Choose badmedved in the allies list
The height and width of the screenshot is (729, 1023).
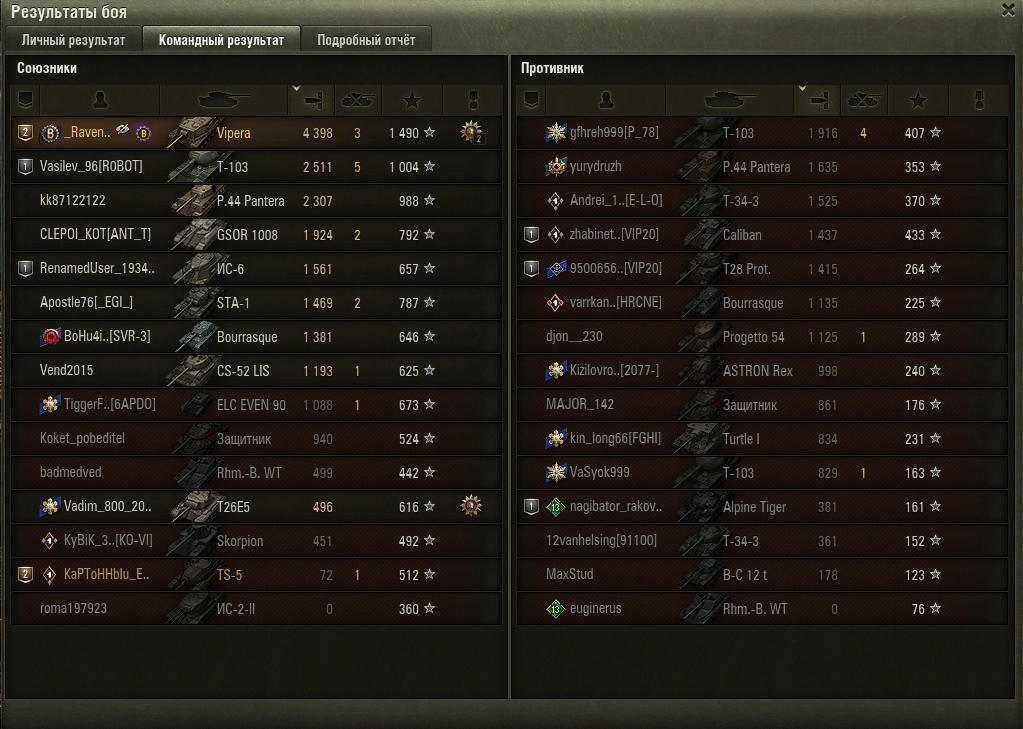point(71,473)
